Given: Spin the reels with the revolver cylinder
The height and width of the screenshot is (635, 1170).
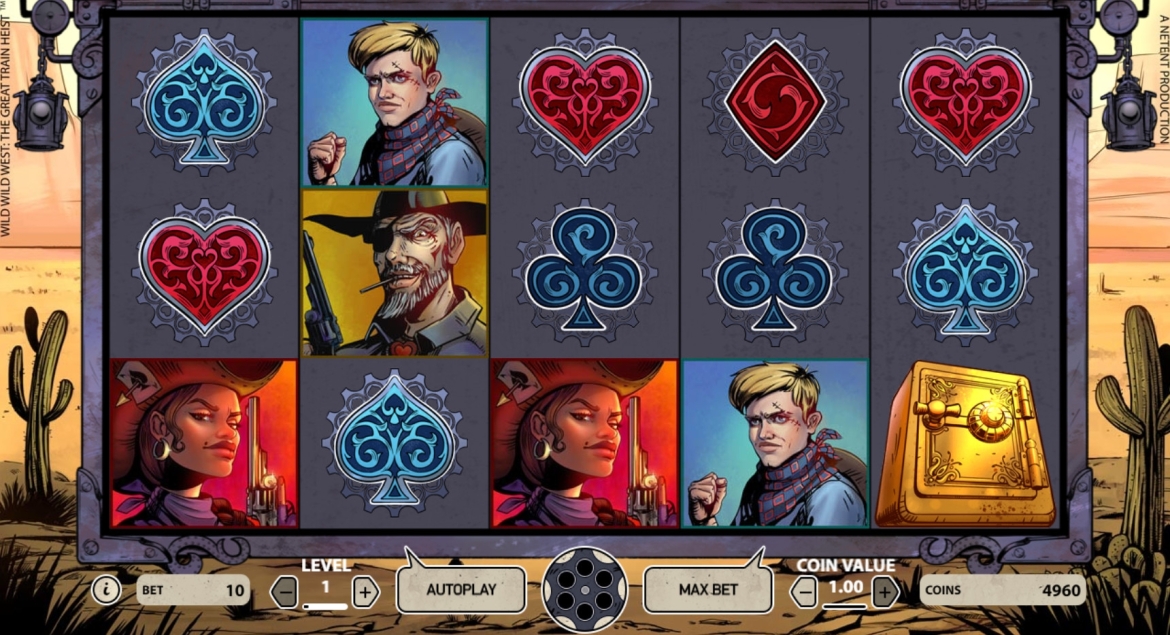Looking at the screenshot, I should coord(584,589).
